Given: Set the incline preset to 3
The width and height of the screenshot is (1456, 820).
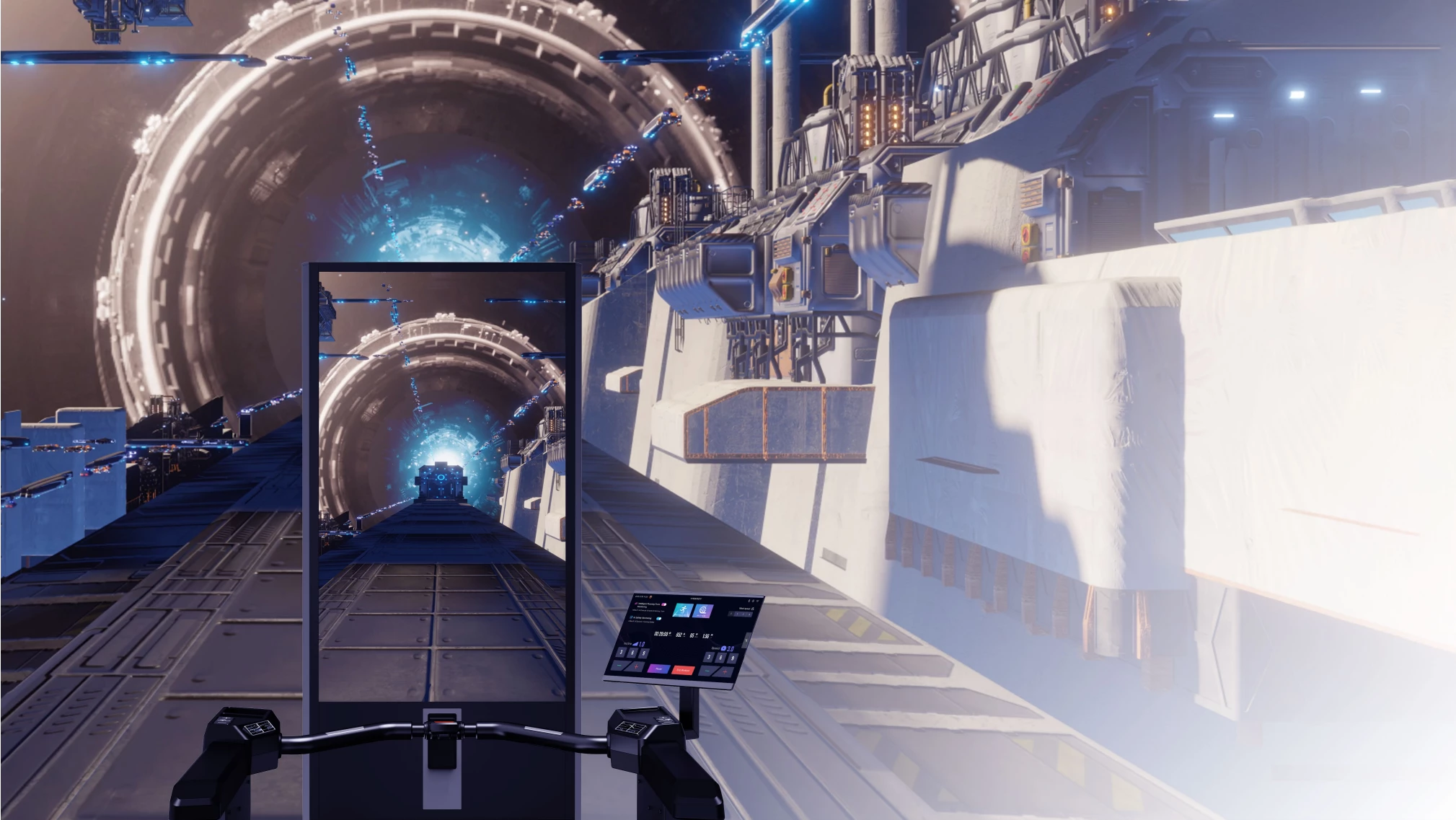Looking at the screenshot, I should 621,652.
